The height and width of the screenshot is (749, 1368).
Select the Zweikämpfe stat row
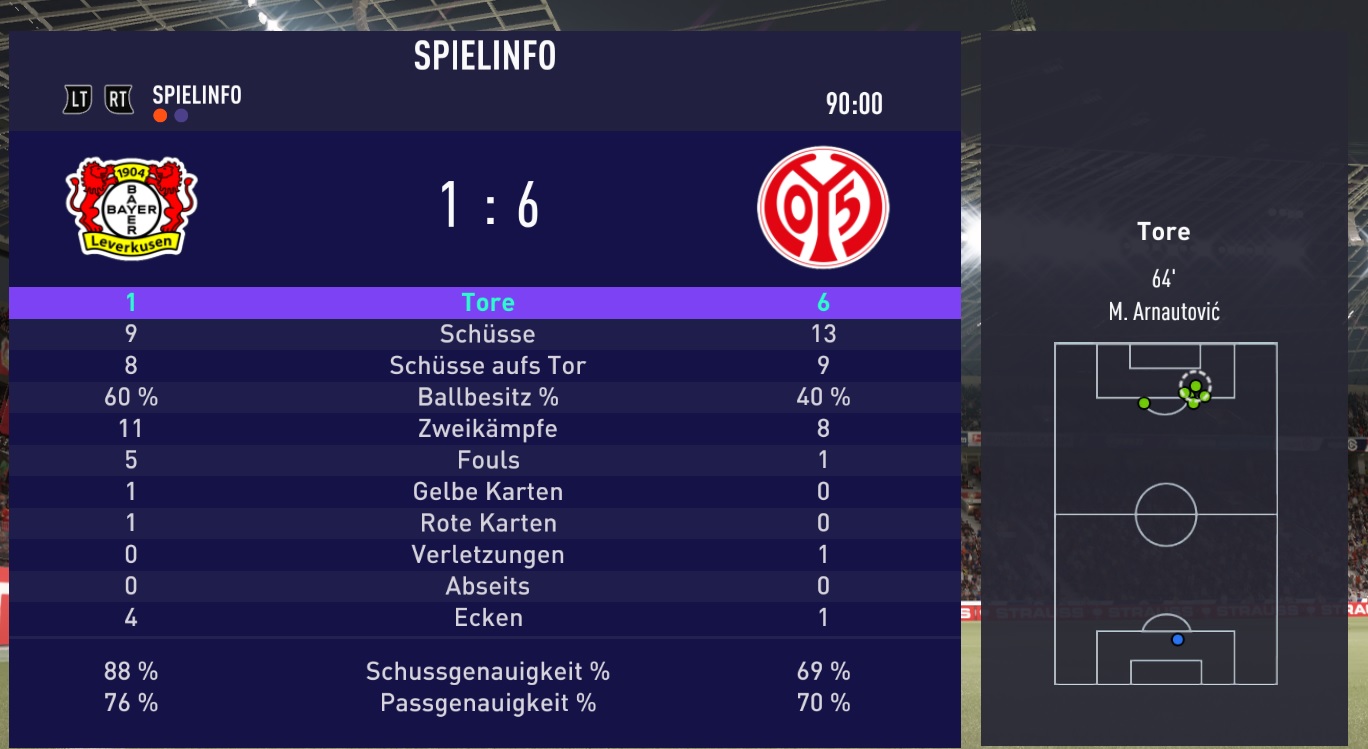pos(488,429)
